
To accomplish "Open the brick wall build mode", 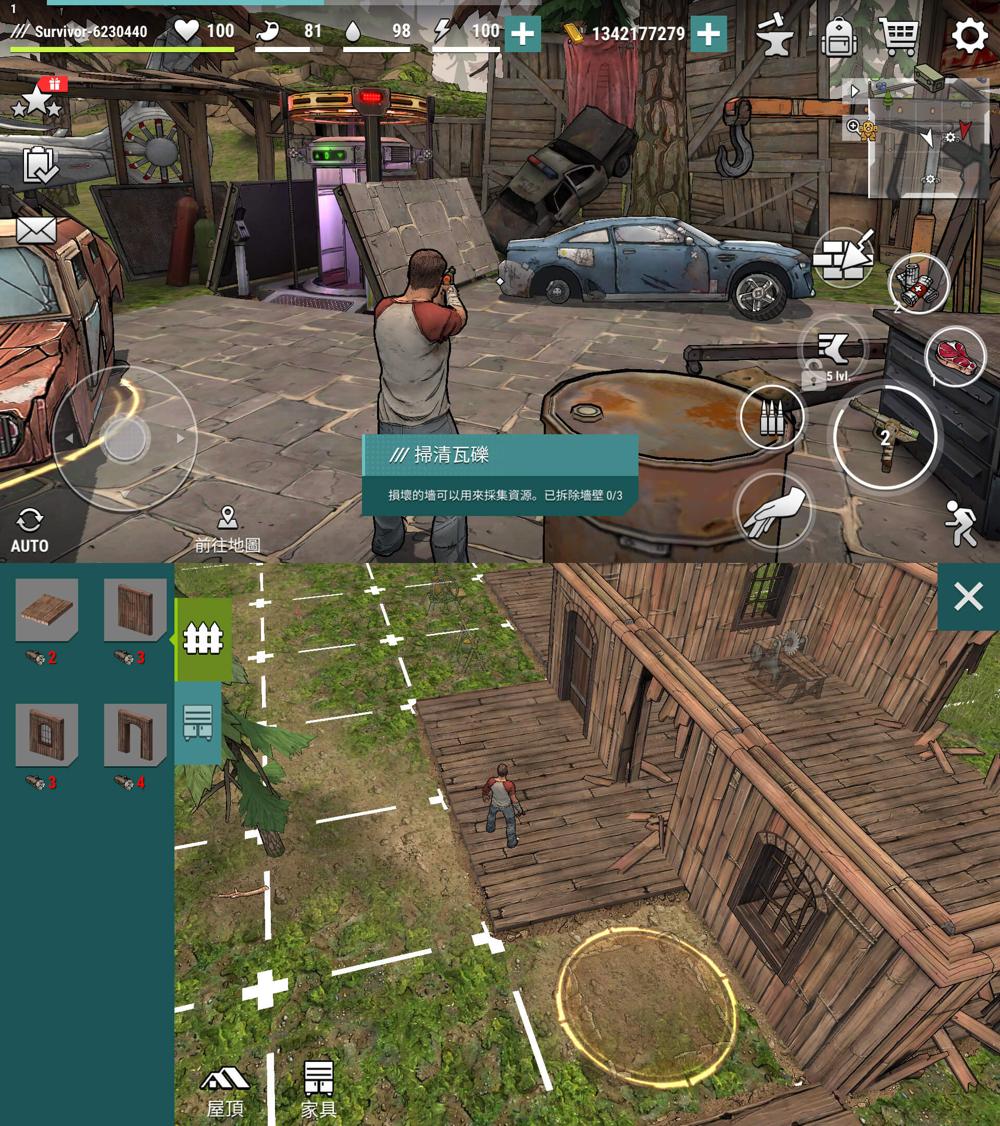I will click(x=843, y=257).
